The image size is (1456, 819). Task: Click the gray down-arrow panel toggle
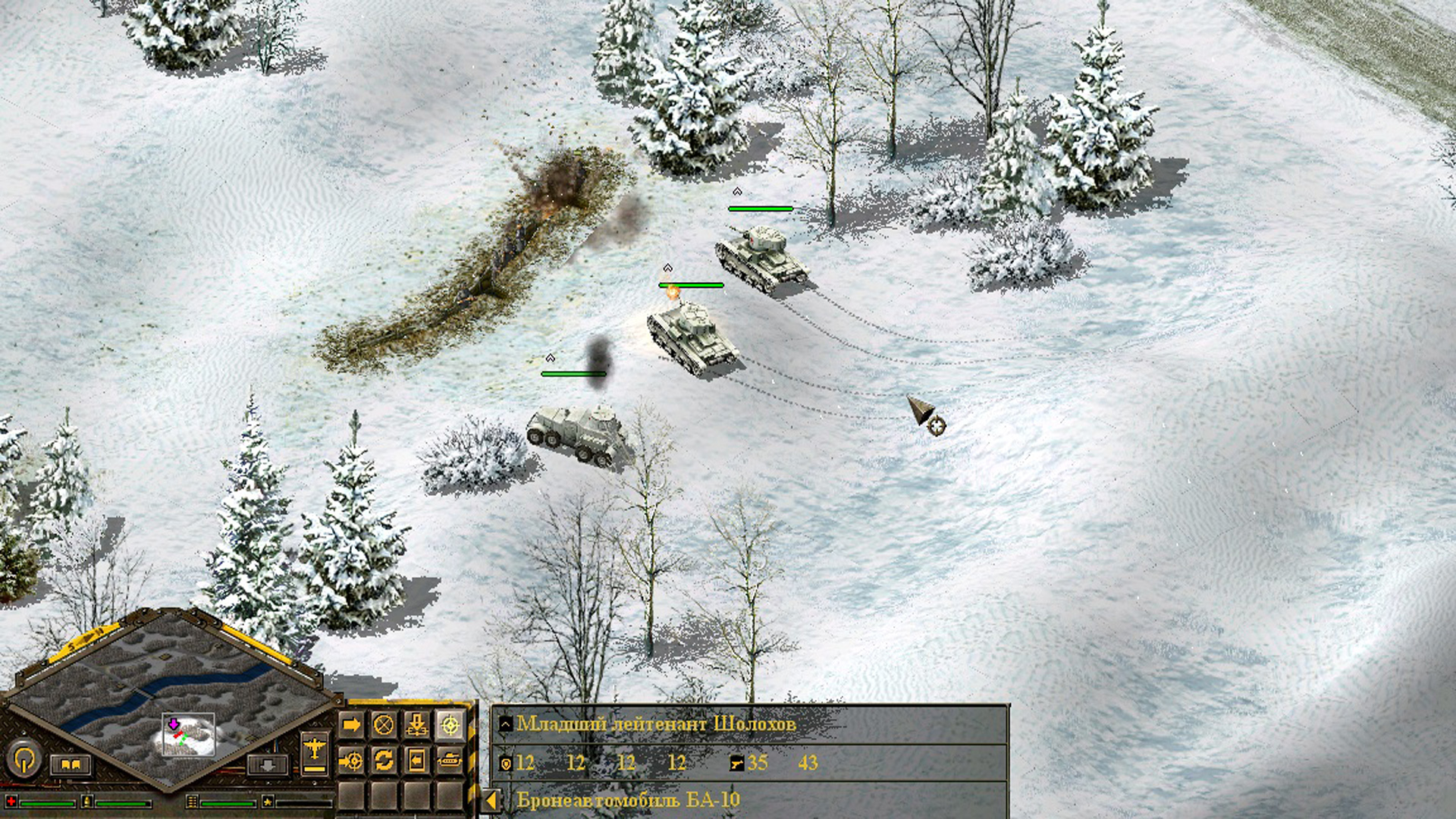[x=269, y=764]
